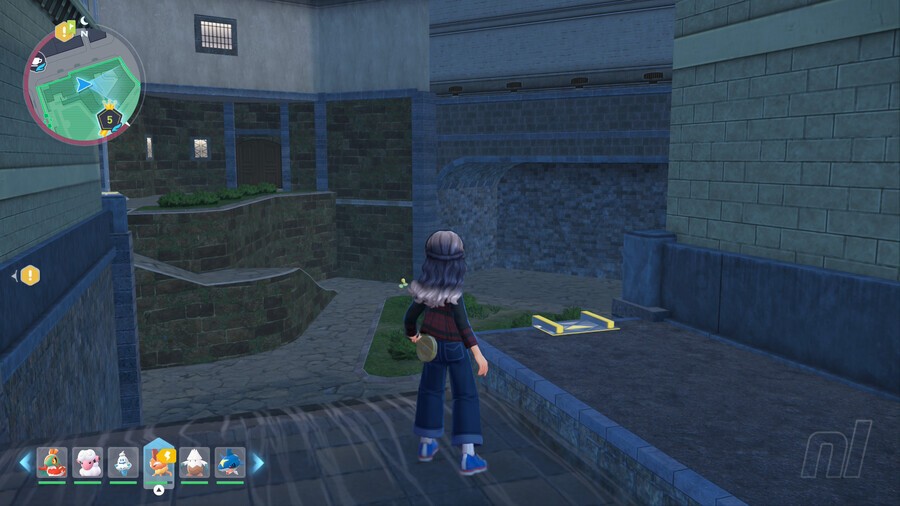The width and height of the screenshot is (900, 506).
Task: Select Hawlucha in the party bar
Action: (x=52, y=462)
